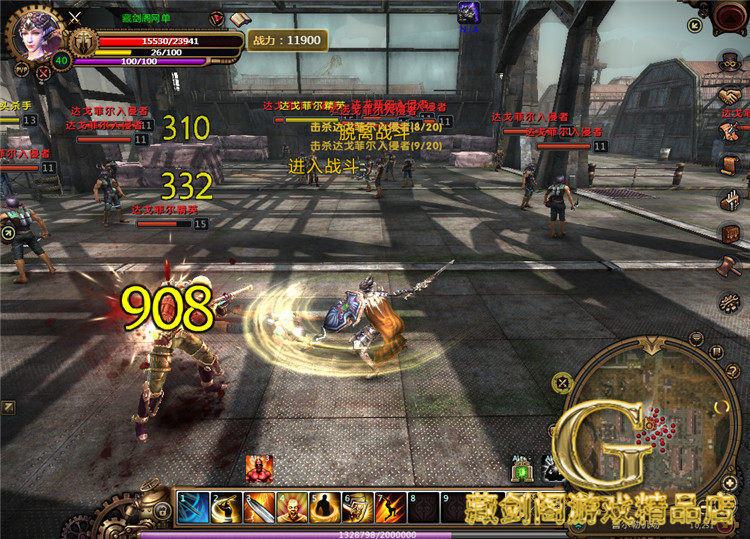Click the red round button at top-right corner

pyautogui.click(x=729, y=14)
